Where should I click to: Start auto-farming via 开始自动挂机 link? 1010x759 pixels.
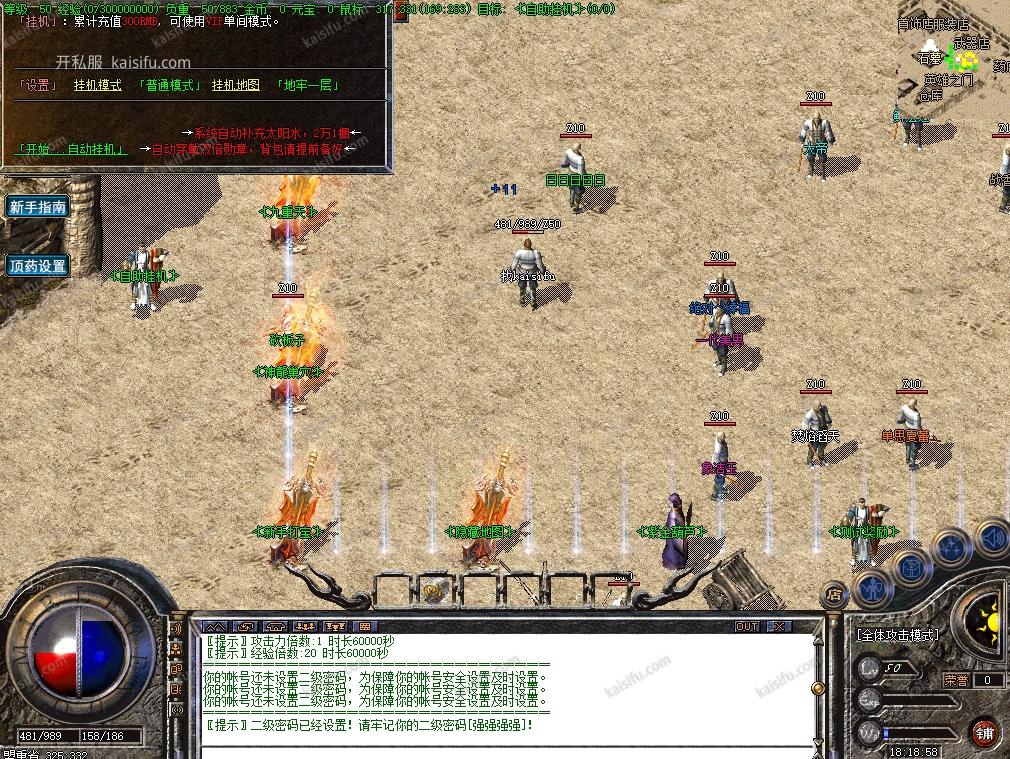[x=72, y=149]
